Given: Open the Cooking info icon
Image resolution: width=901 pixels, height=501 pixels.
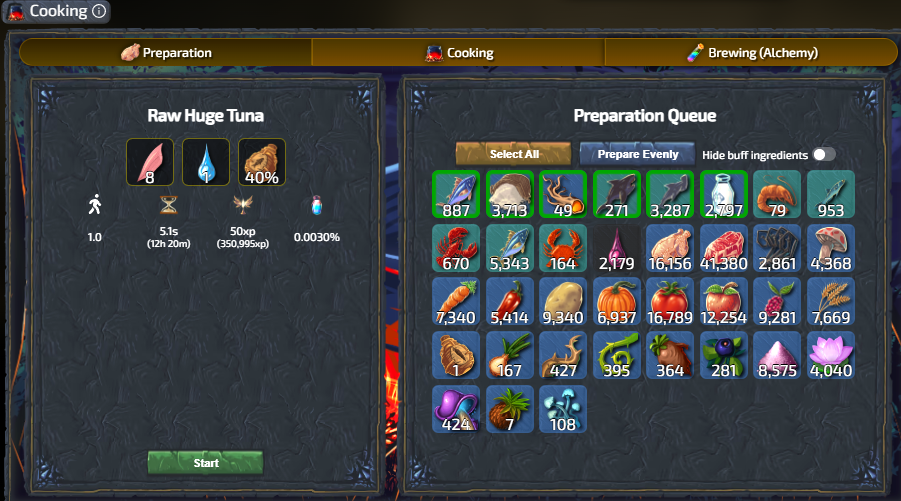Looking at the screenshot, I should 98,12.
